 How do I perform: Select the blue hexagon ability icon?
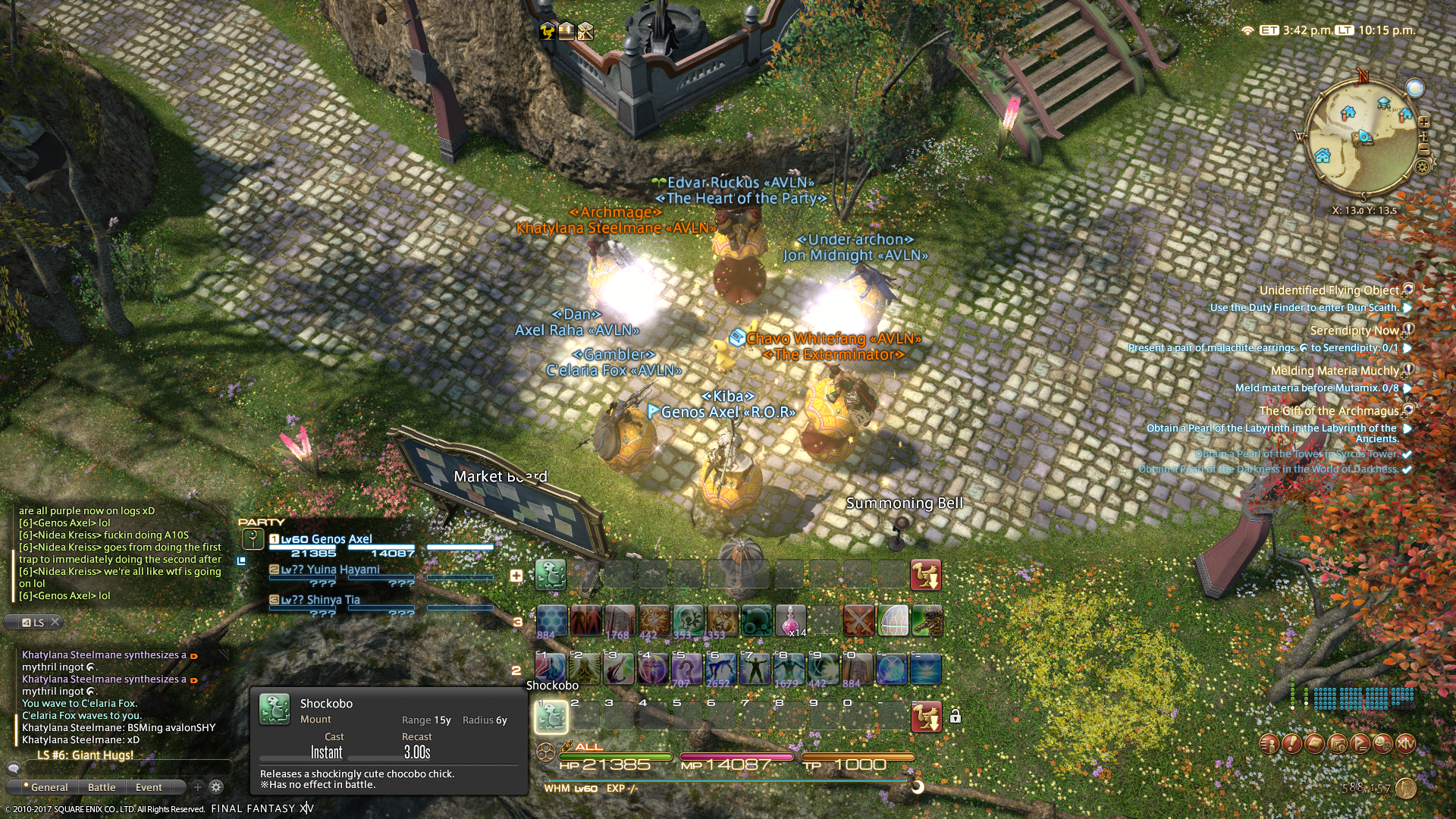tap(551, 620)
